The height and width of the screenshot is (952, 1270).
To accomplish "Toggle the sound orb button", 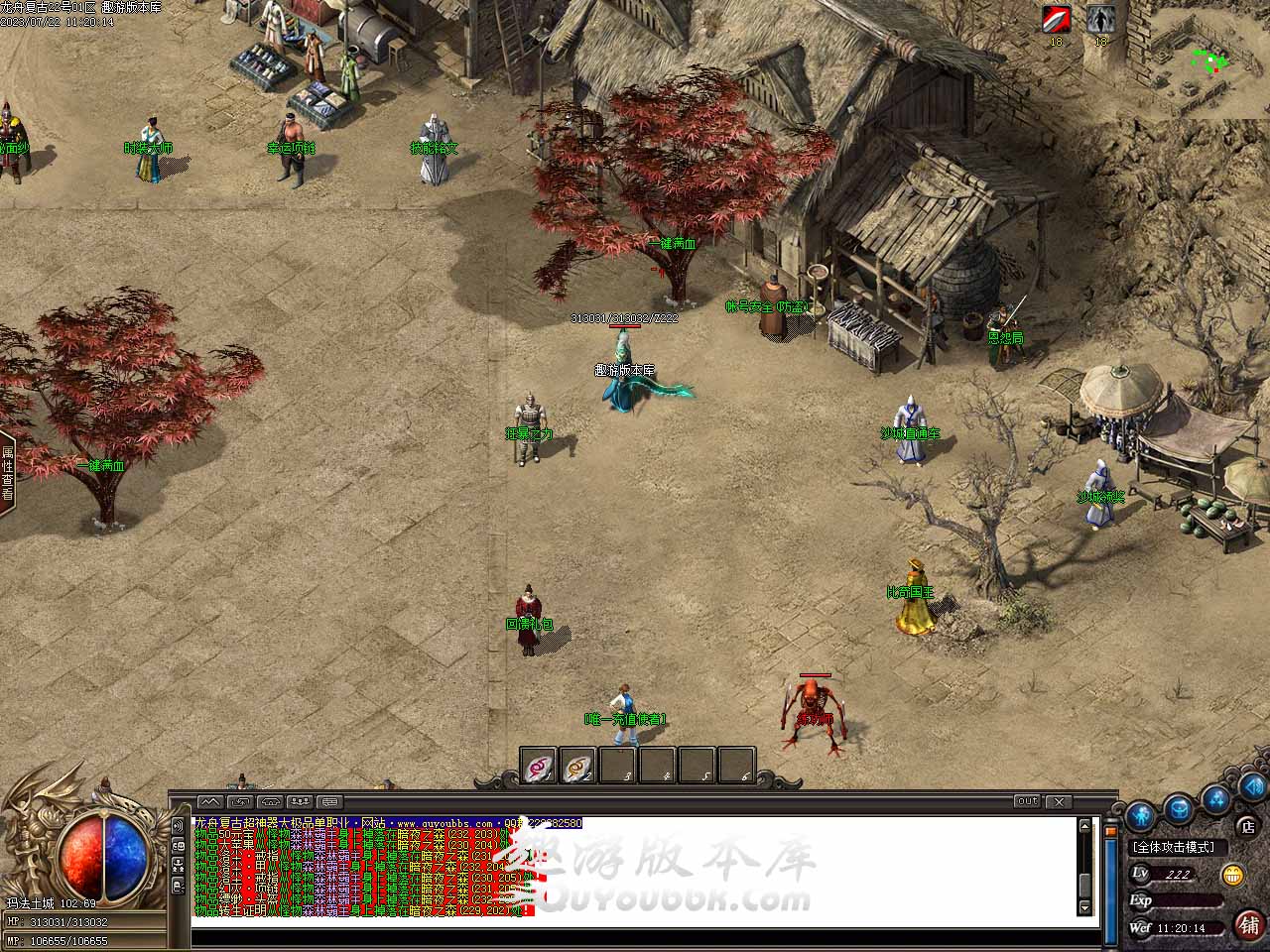I will 1252,788.
